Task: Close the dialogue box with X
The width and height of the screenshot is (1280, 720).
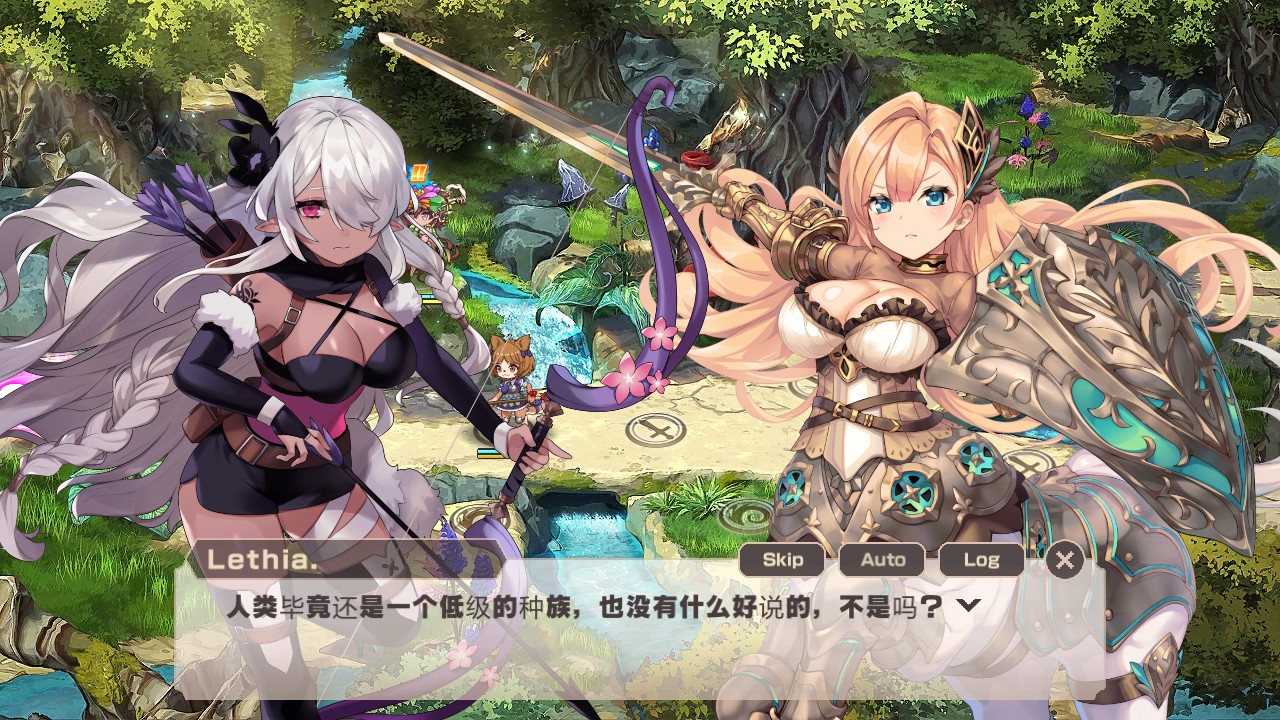Action: (x=1065, y=560)
